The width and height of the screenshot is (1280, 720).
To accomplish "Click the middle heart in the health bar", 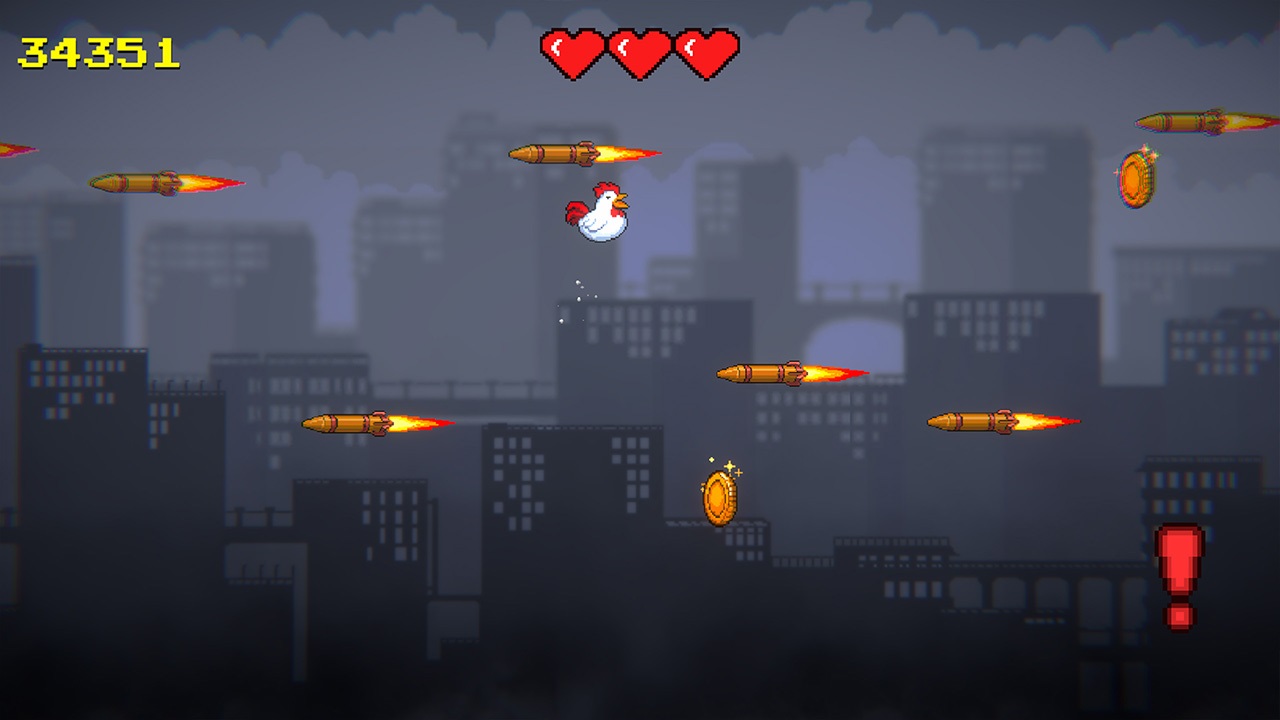I will [x=640, y=50].
